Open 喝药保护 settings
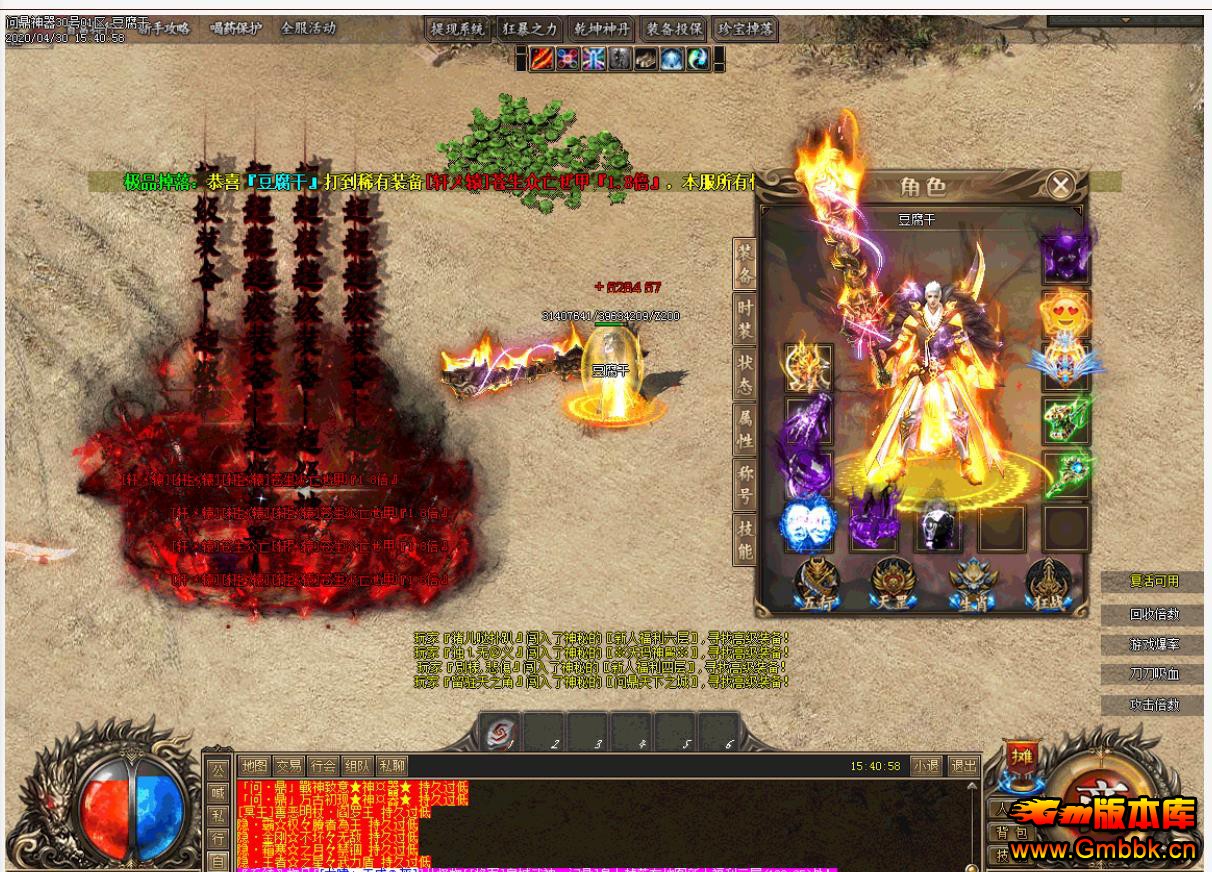 pos(236,28)
